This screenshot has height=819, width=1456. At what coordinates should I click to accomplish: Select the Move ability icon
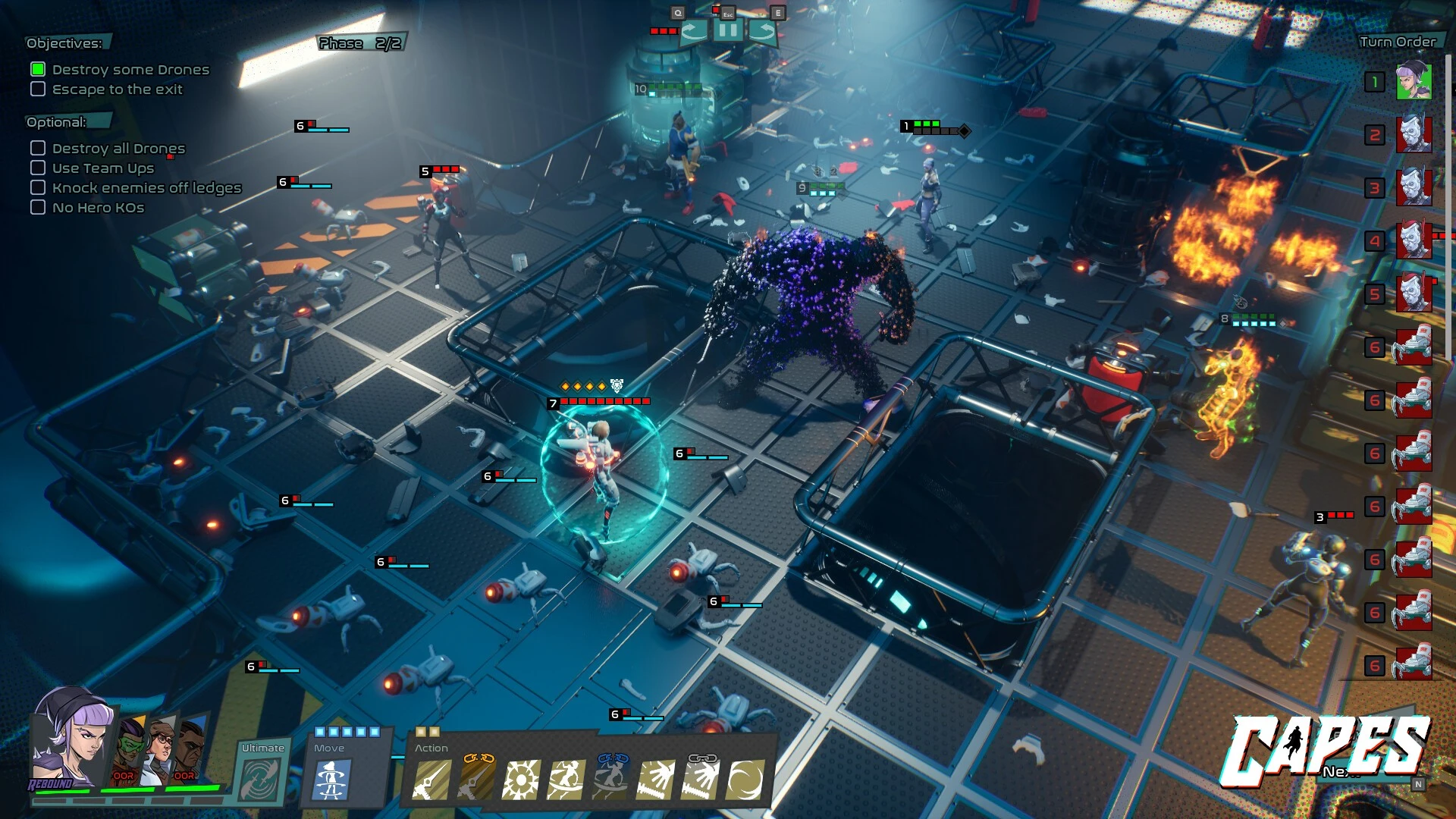(331, 781)
